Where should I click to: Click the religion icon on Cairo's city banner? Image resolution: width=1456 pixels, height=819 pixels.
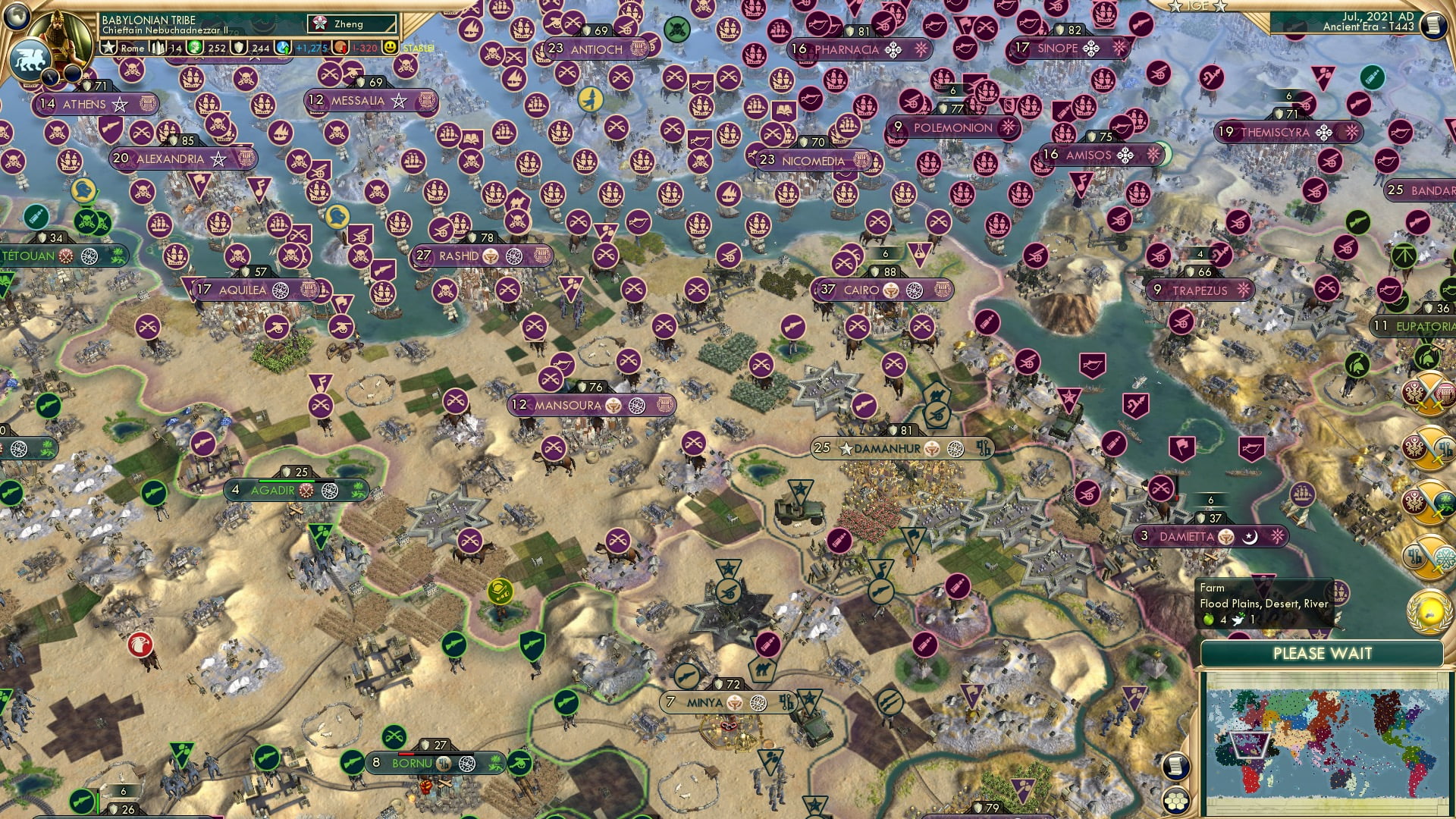891,290
